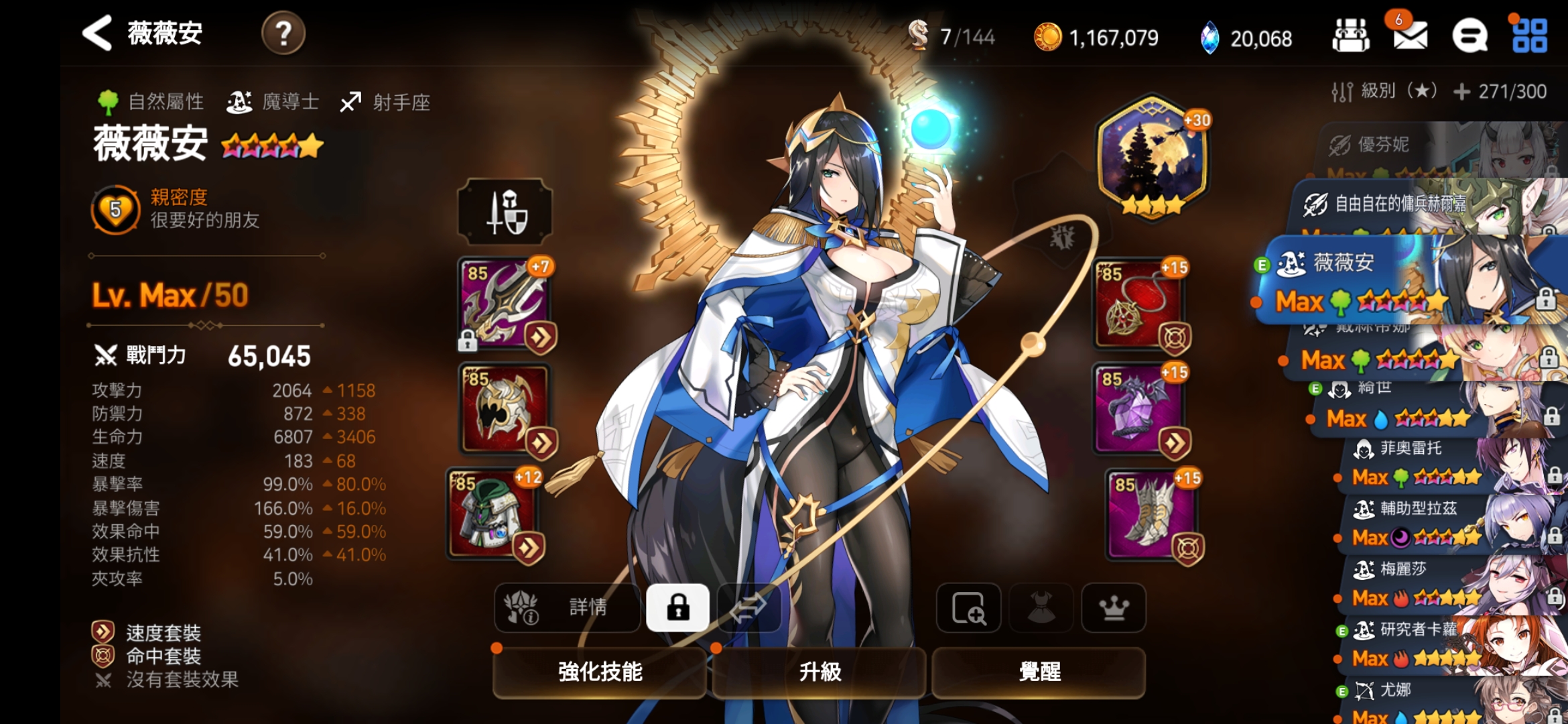The width and height of the screenshot is (1568, 724).
Task: Zoom the character with the magnifier icon
Action: point(968,608)
